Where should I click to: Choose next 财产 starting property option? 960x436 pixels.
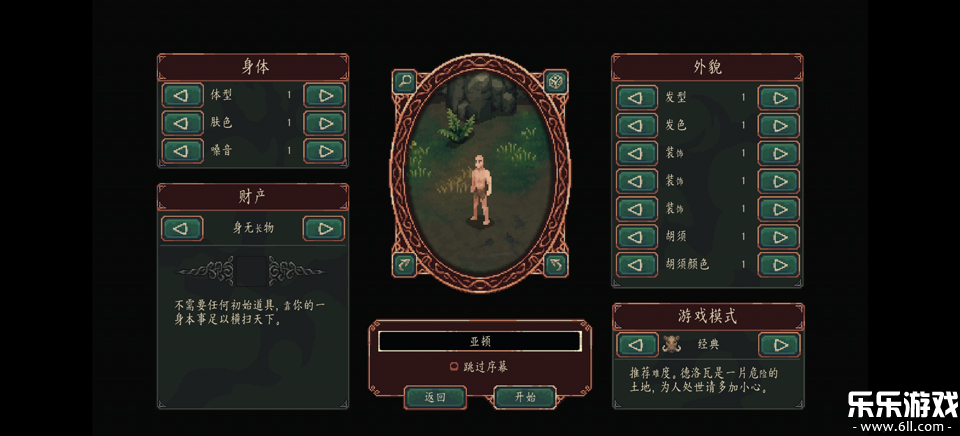click(x=324, y=228)
